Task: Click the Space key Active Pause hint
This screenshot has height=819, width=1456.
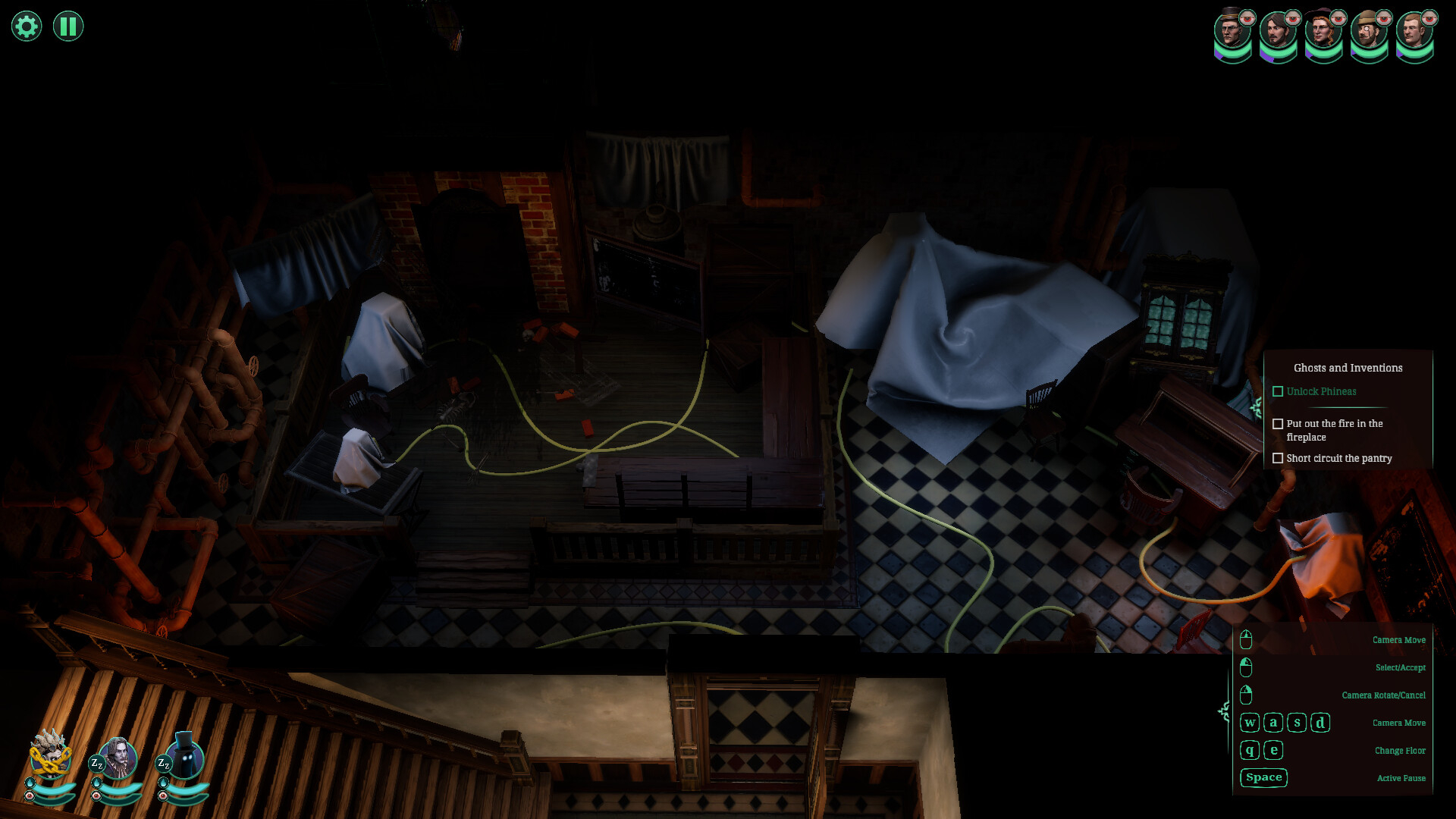Action: click(x=1263, y=777)
